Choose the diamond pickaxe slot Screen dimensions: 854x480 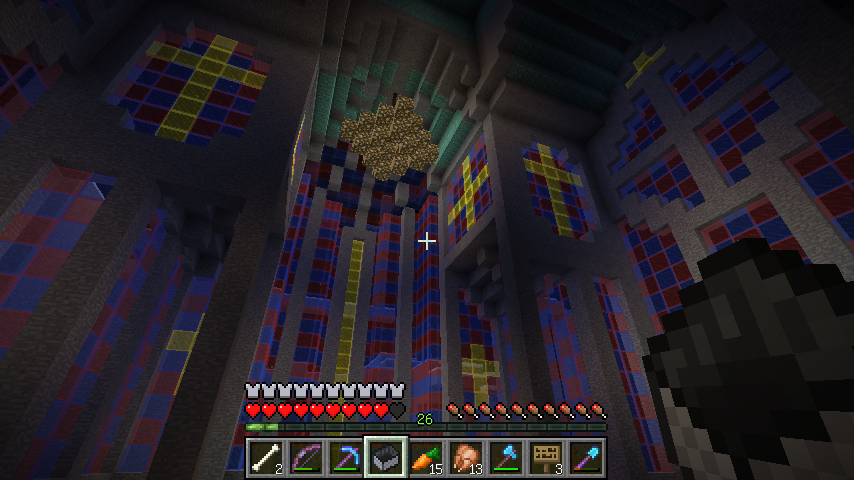[x=346, y=458]
